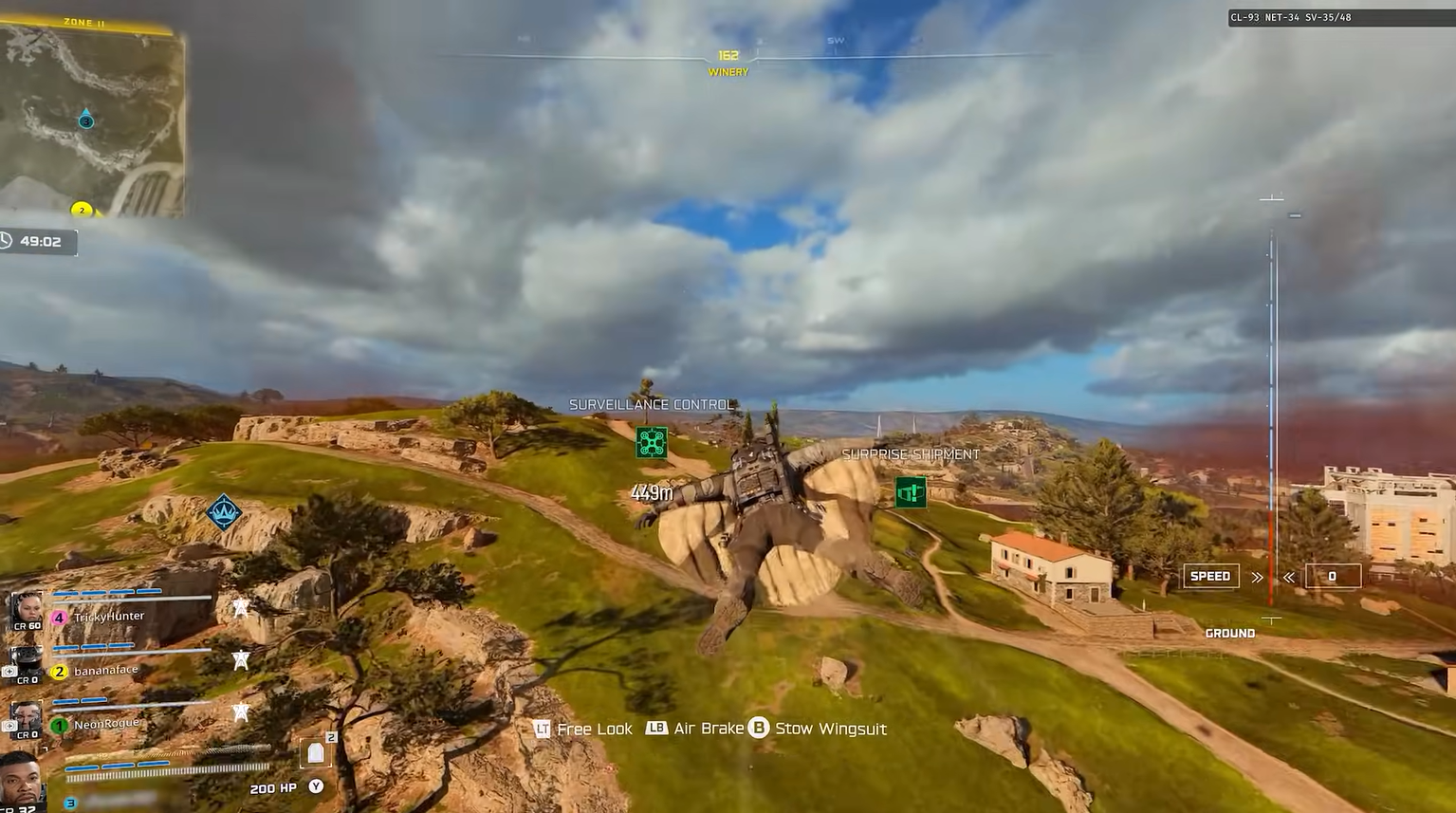Select the WINERY heading on the compass
The height and width of the screenshot is (813, 1456).
coord(727,71)
